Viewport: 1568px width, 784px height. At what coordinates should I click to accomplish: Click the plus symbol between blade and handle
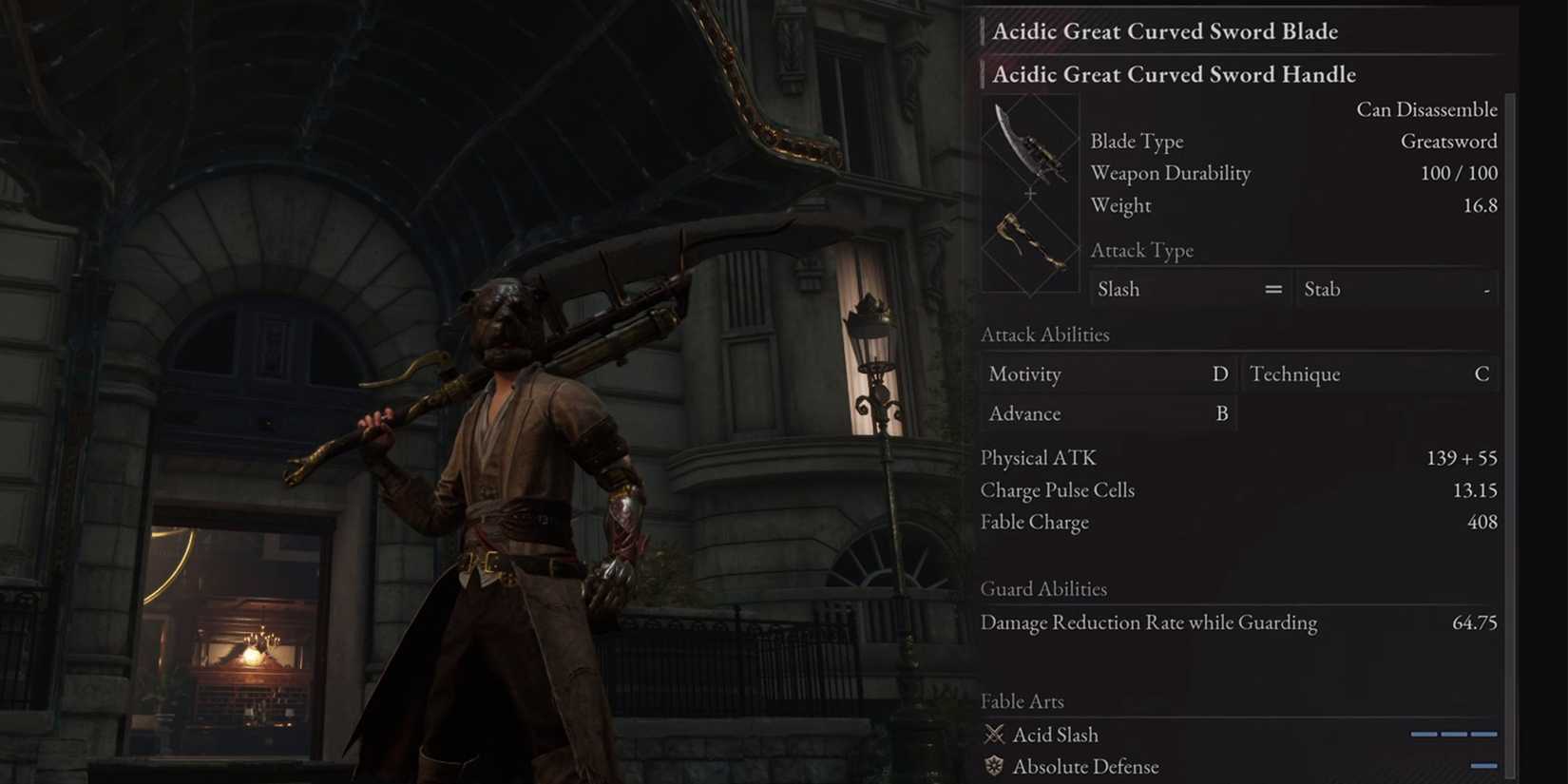[x=1029, y=194]
